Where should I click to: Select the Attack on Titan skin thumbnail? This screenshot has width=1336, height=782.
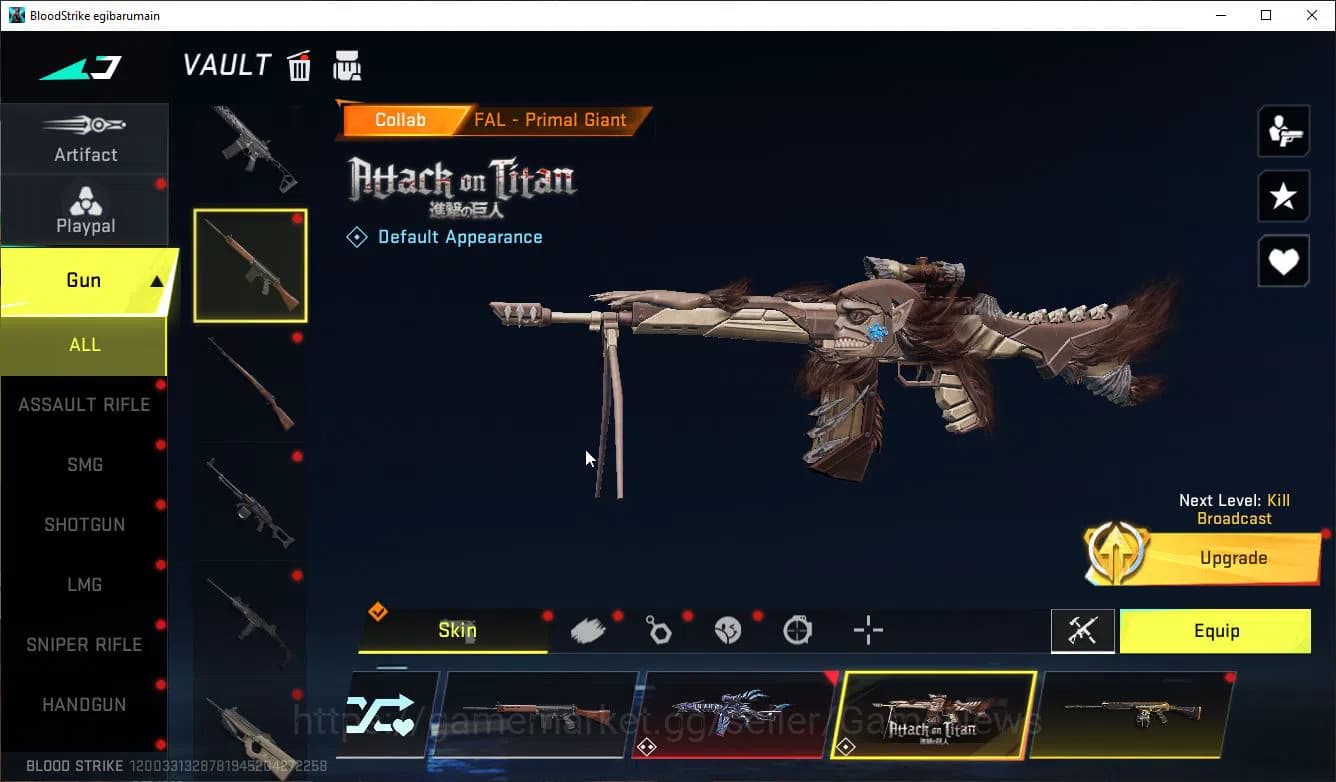[934, 714]
